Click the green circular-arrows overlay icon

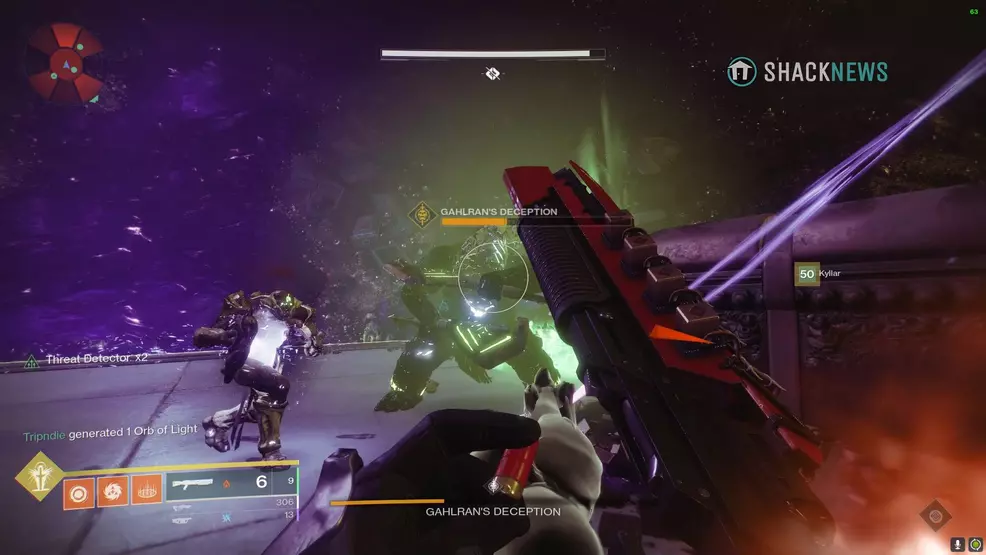(x=975, y=545)
